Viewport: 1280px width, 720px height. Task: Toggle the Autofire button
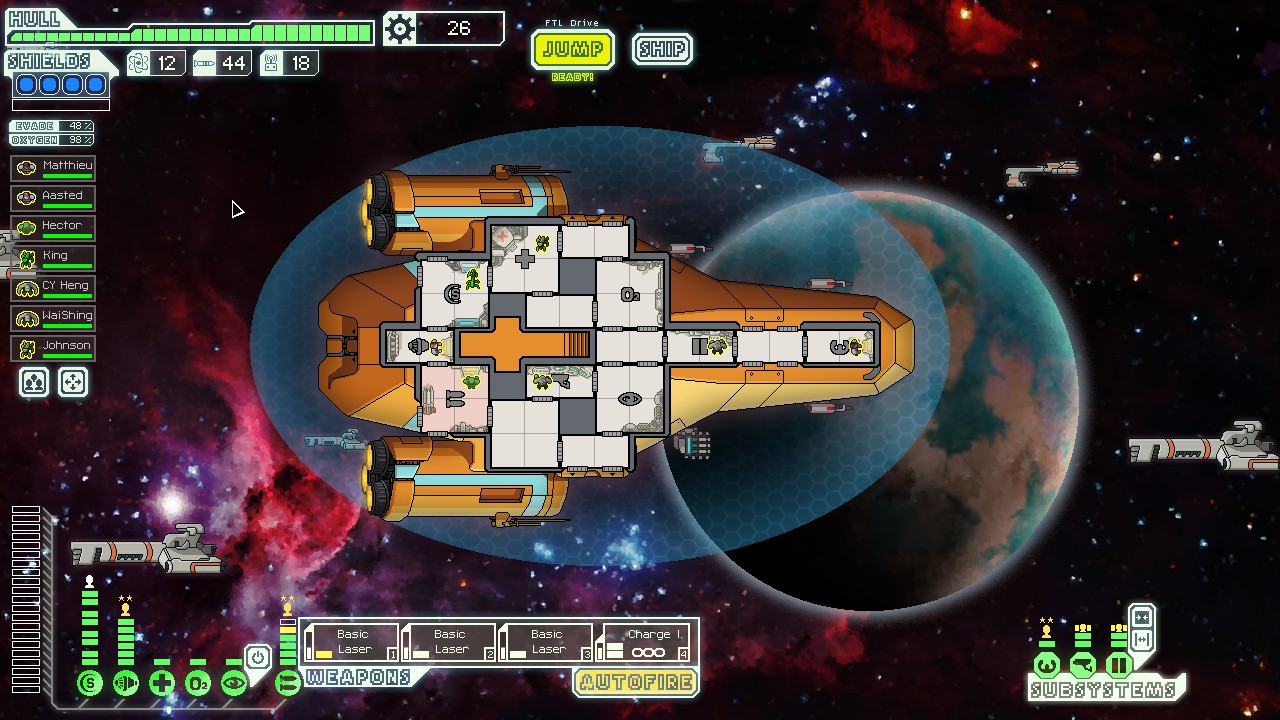pos(635,683)
